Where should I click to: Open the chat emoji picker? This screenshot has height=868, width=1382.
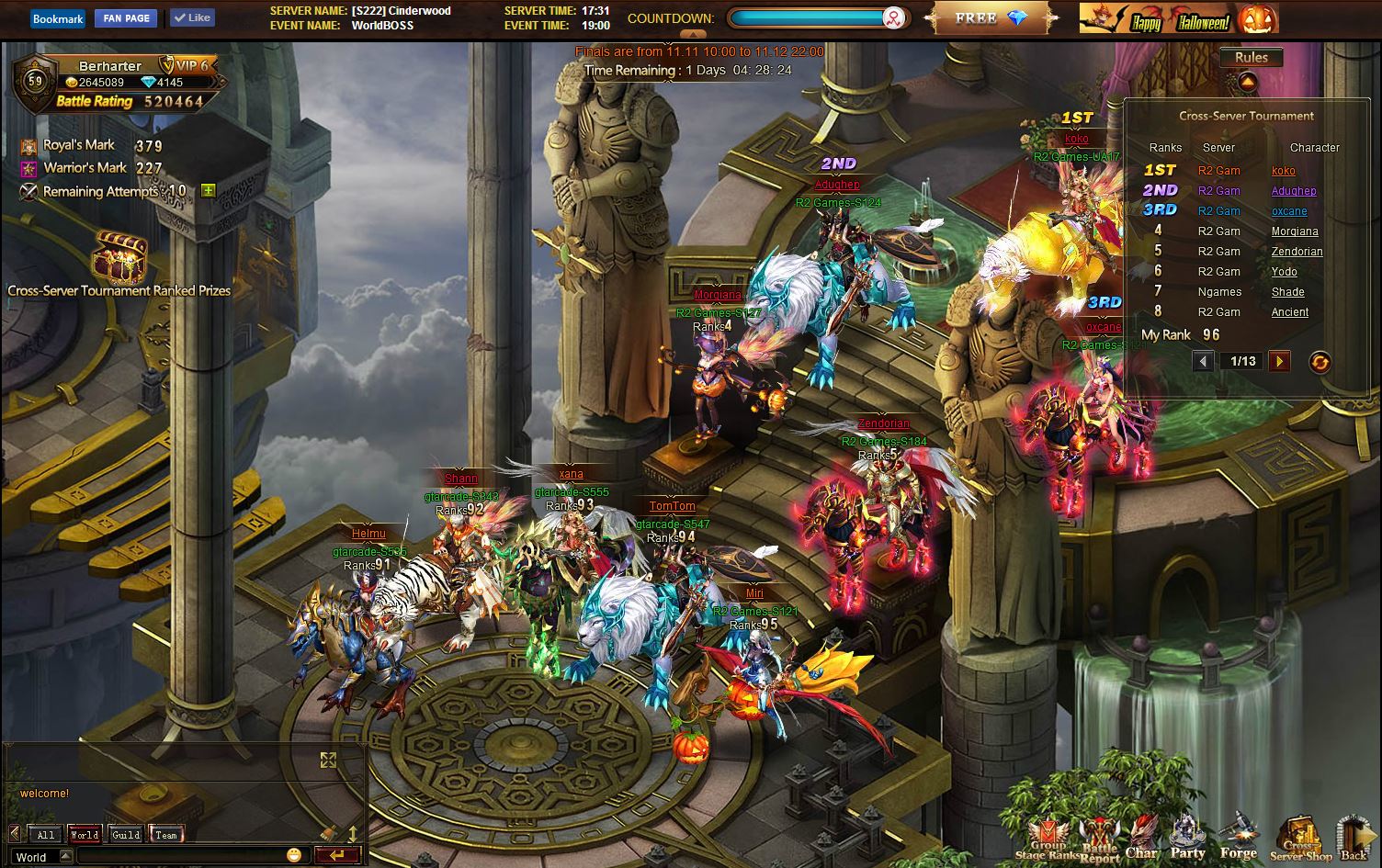coord(294,855)
